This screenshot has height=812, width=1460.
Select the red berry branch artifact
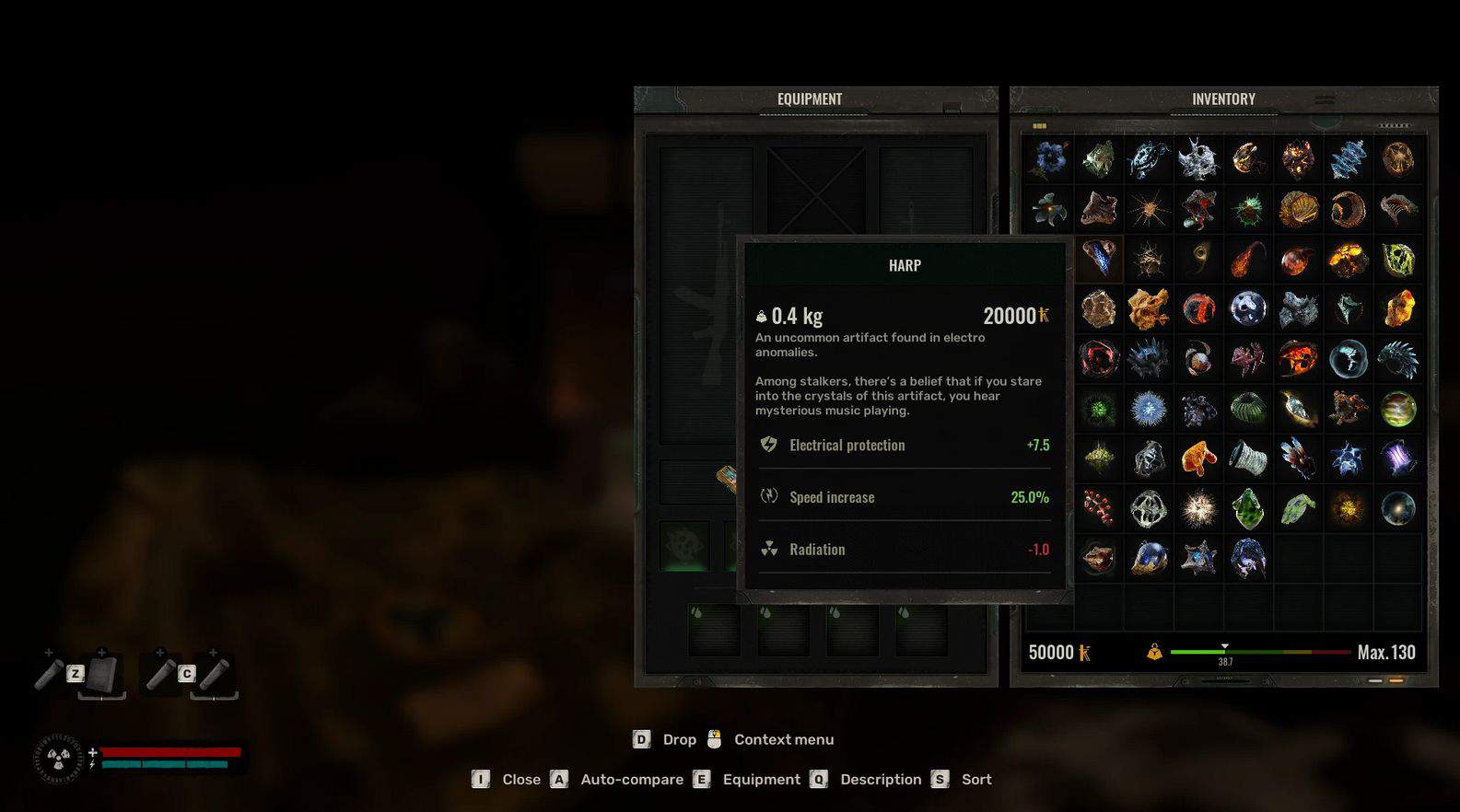click(x=1098, y=508)
